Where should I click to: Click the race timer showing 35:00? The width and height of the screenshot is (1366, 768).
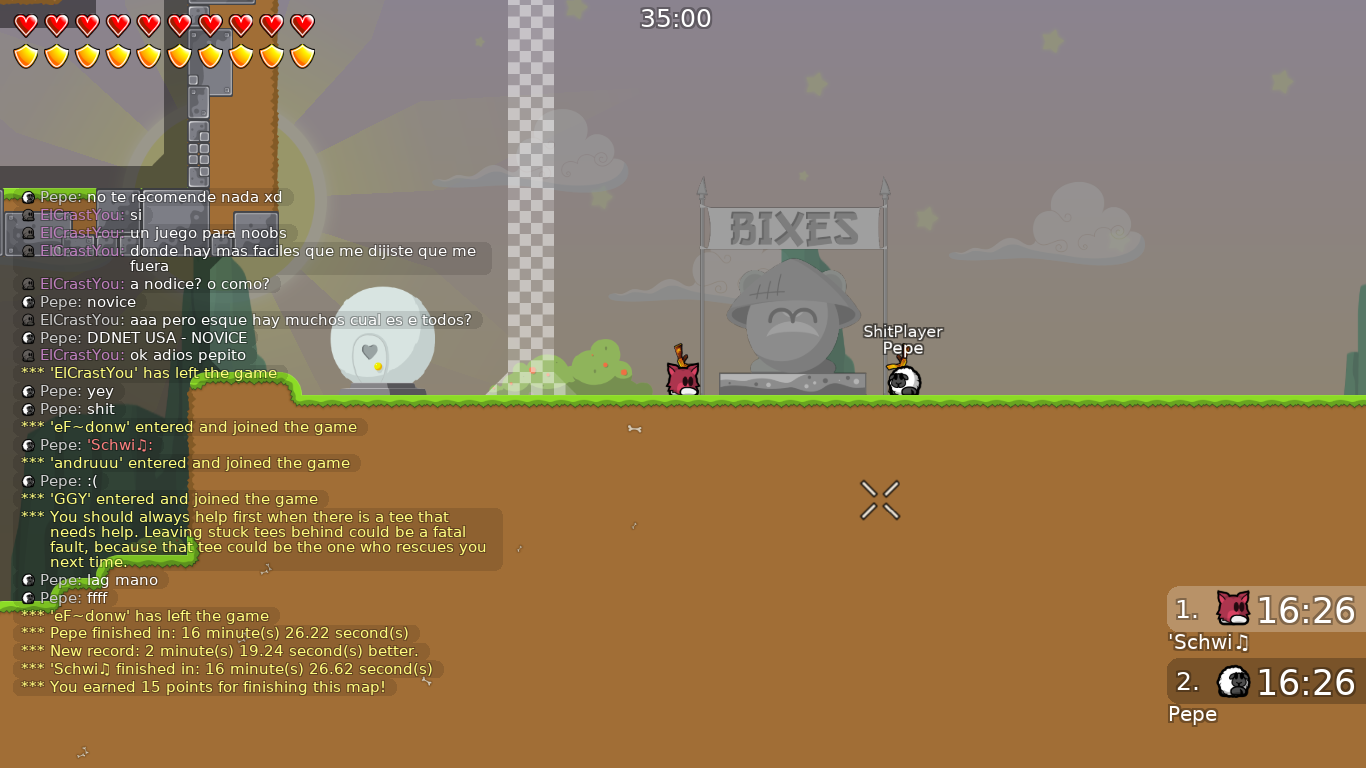[676, 18]
